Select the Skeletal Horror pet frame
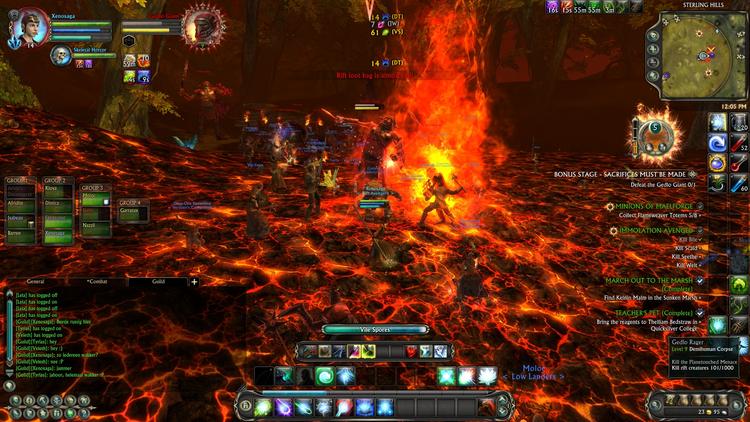The width and height of the screenshot is (750, 422). tap(62, 56)
